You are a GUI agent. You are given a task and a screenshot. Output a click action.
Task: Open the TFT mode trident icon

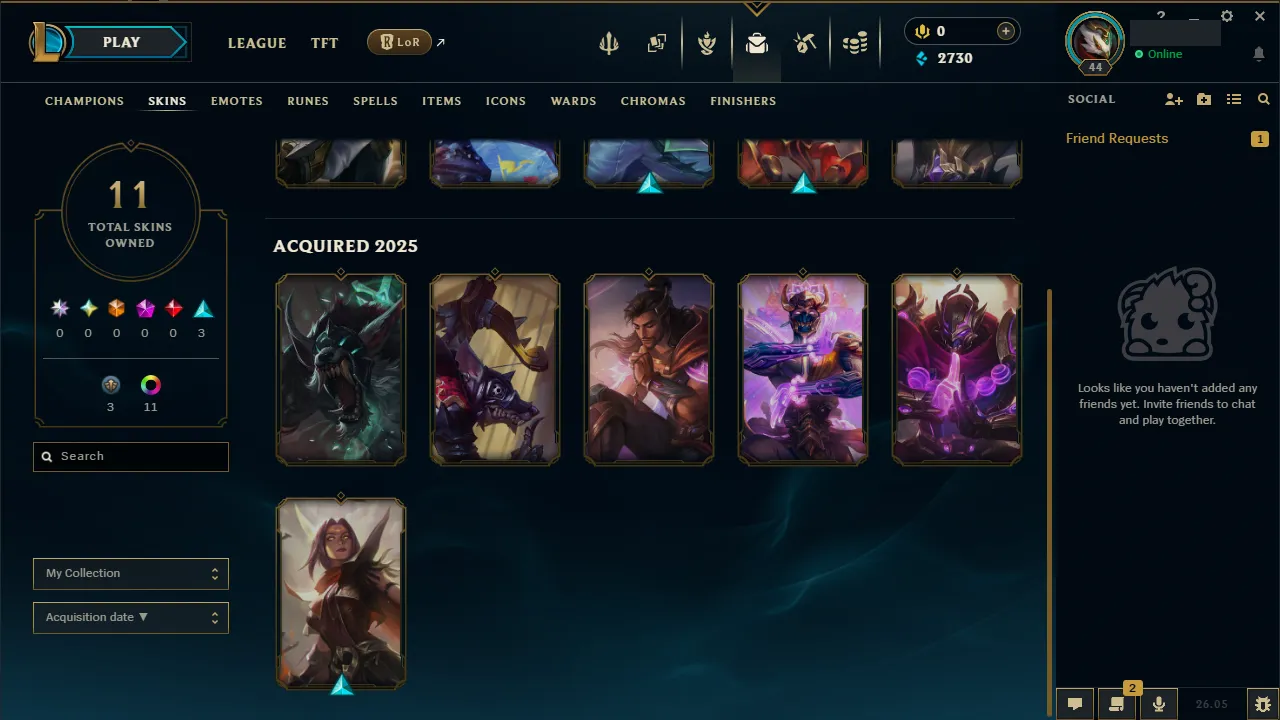coord(609,43)
